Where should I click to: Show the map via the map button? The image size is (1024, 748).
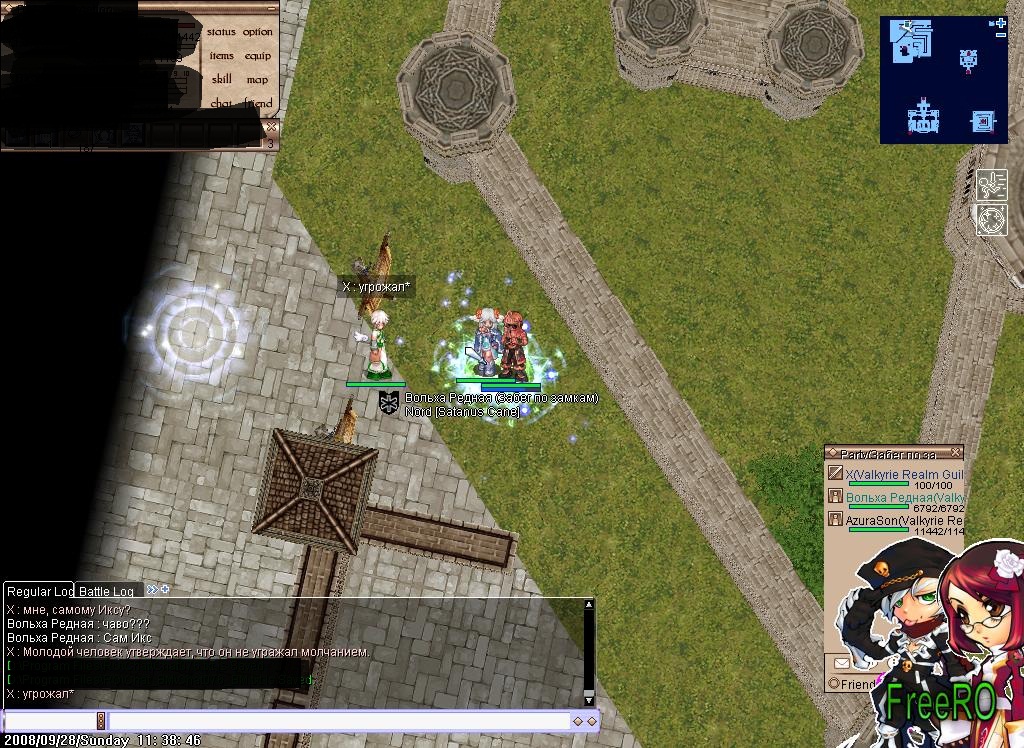pyautogui.click(x=258, y=79)
